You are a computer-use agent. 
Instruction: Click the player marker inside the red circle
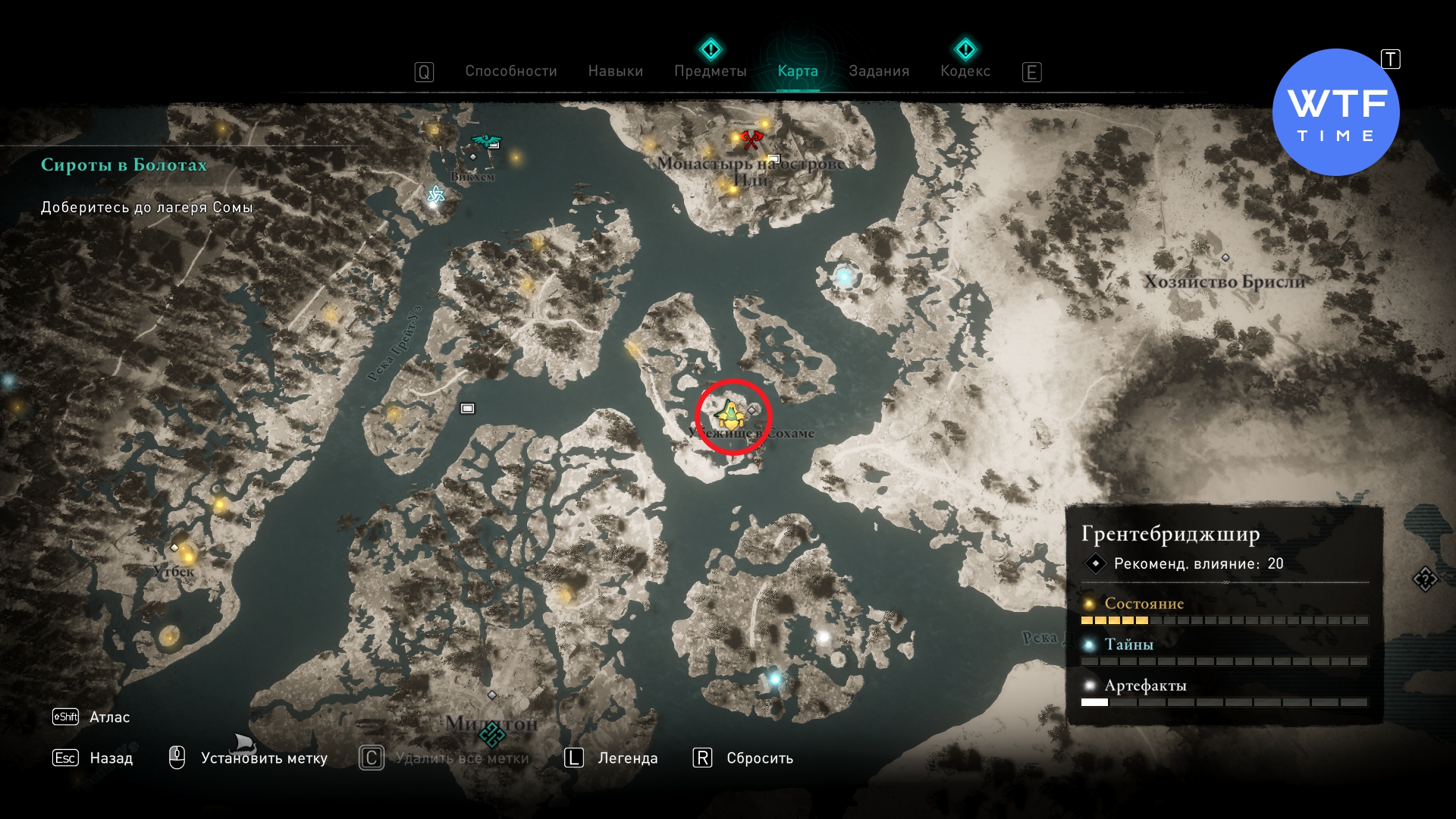pyautogui.click(x=730, y=416)
